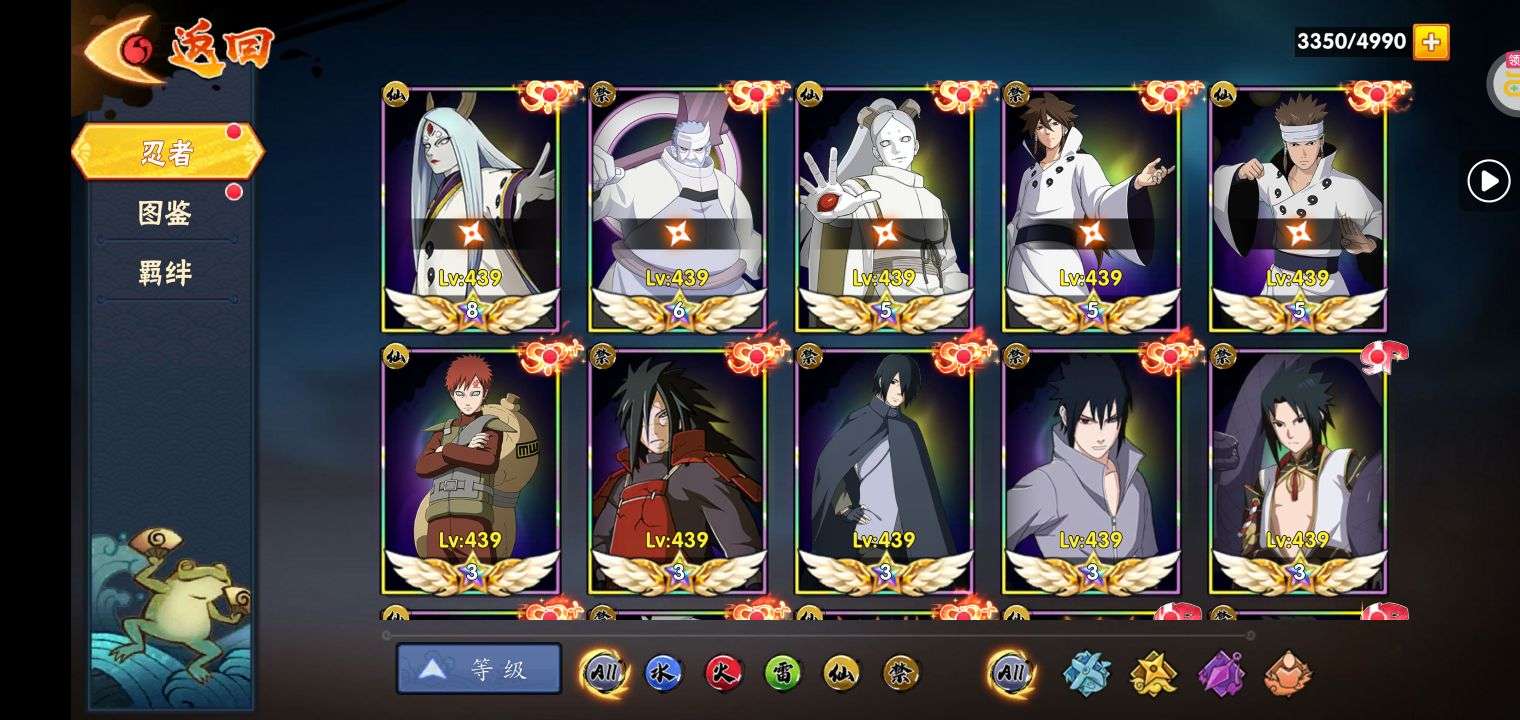This screenshot has height=720, width=1520.
Task: Filter ninjas by the green 雷 element
Action: pyautogui.click(x=783, y=673)
